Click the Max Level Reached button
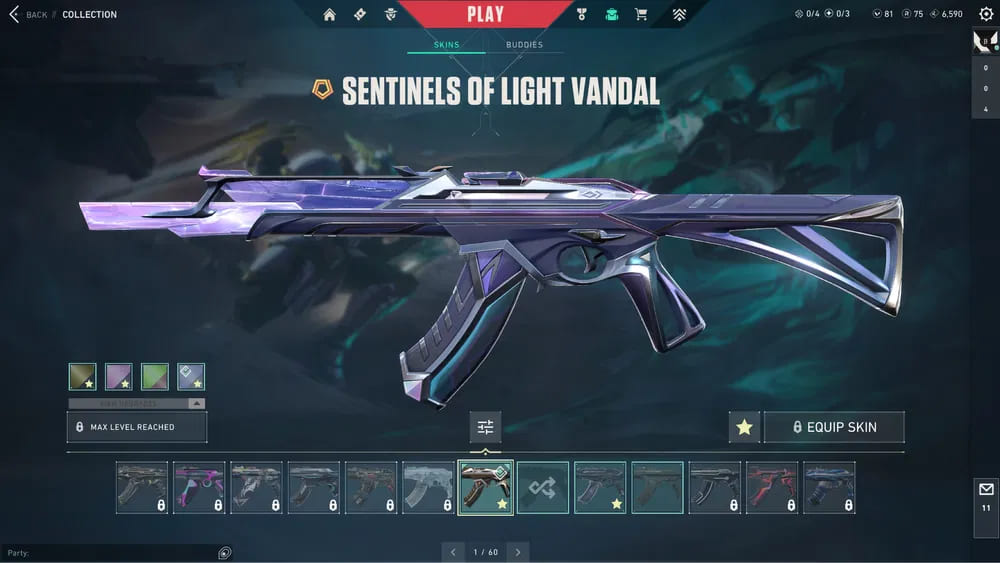The width and height of the screenshot is (1000, 563). click(x=137, y=427)
